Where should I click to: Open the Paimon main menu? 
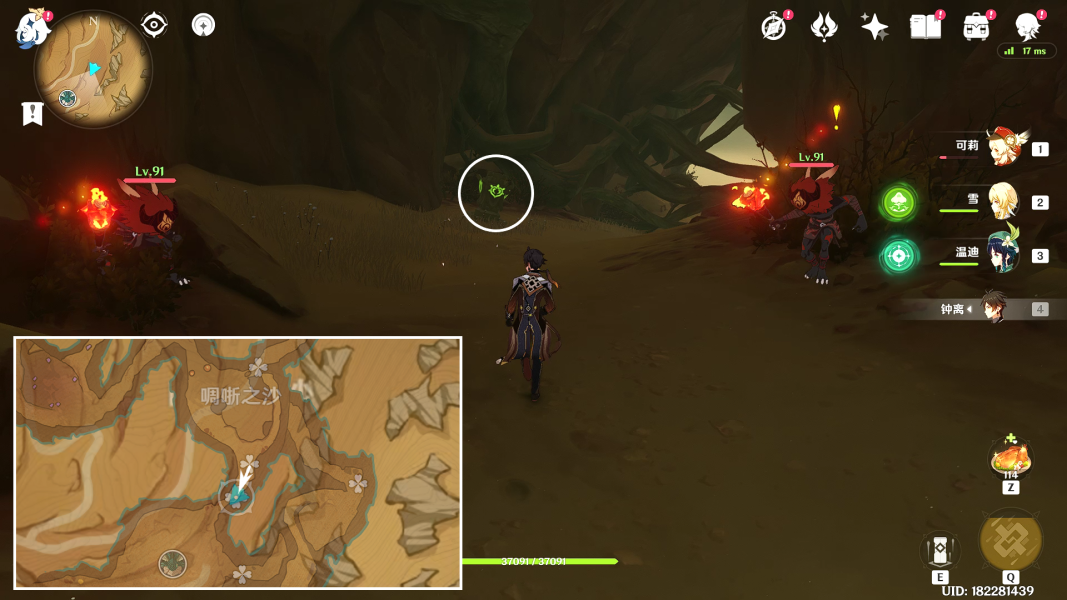[x=32, y=29]
